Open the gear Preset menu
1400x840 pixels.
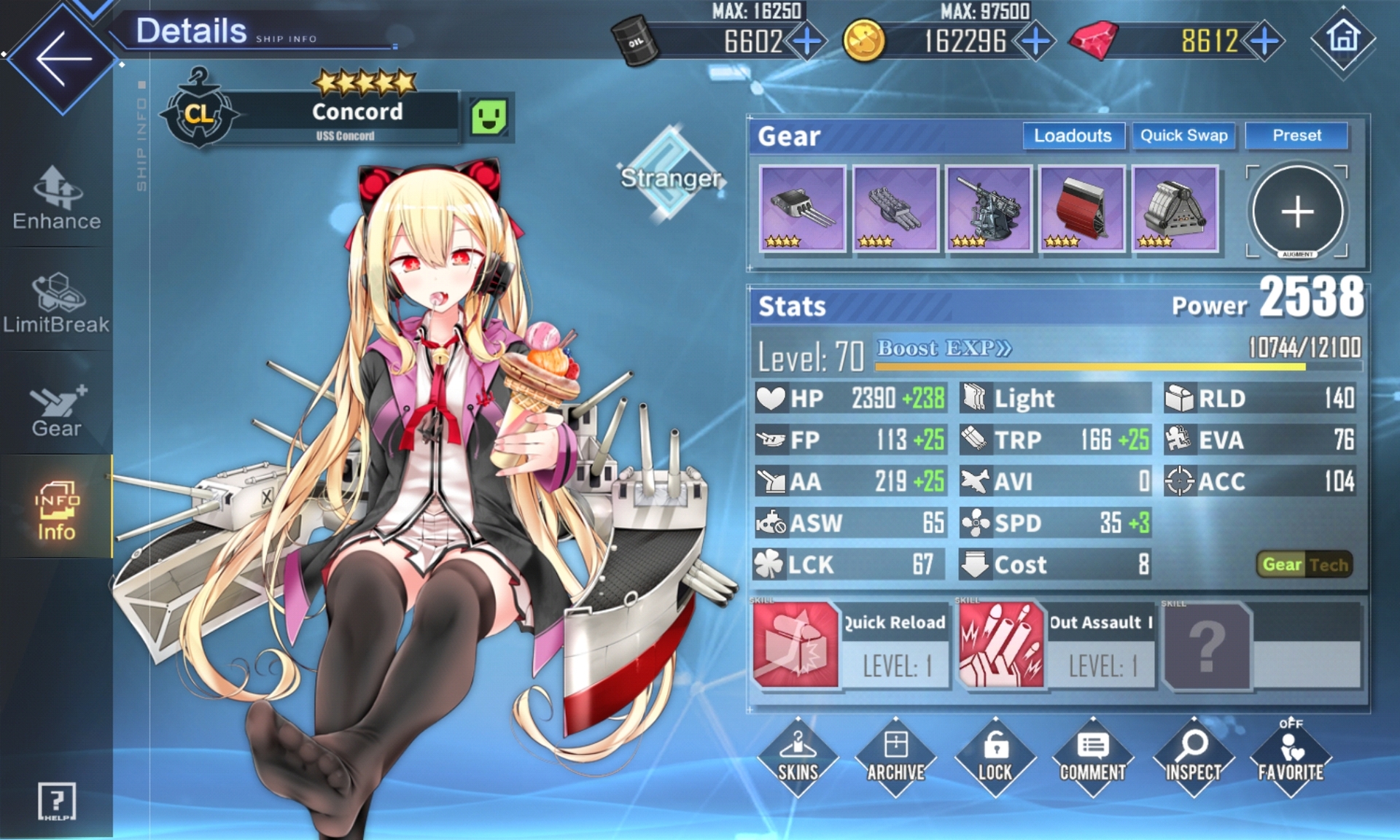(x=1296, y=136)
